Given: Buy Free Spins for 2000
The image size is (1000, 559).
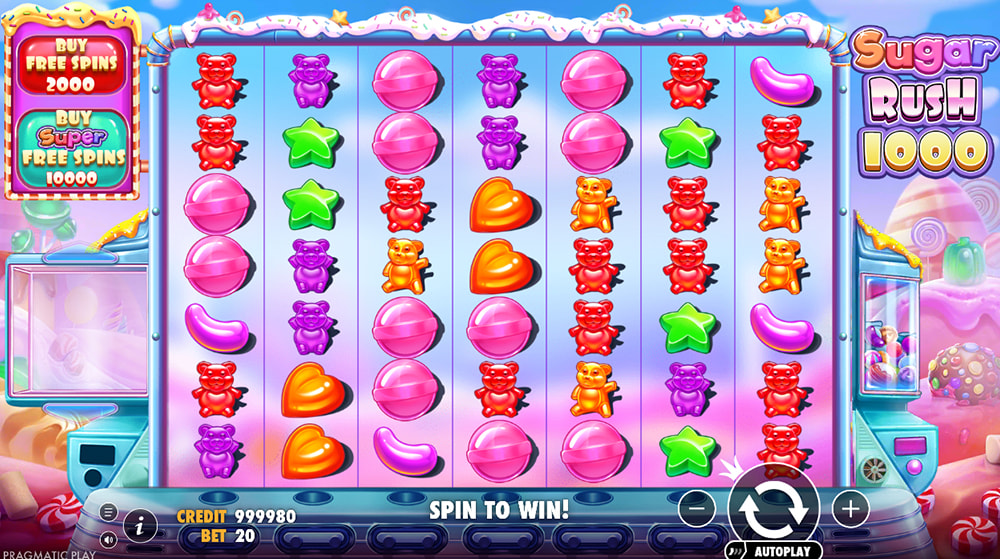Looking at the screenshot, I should pos(70,65).
